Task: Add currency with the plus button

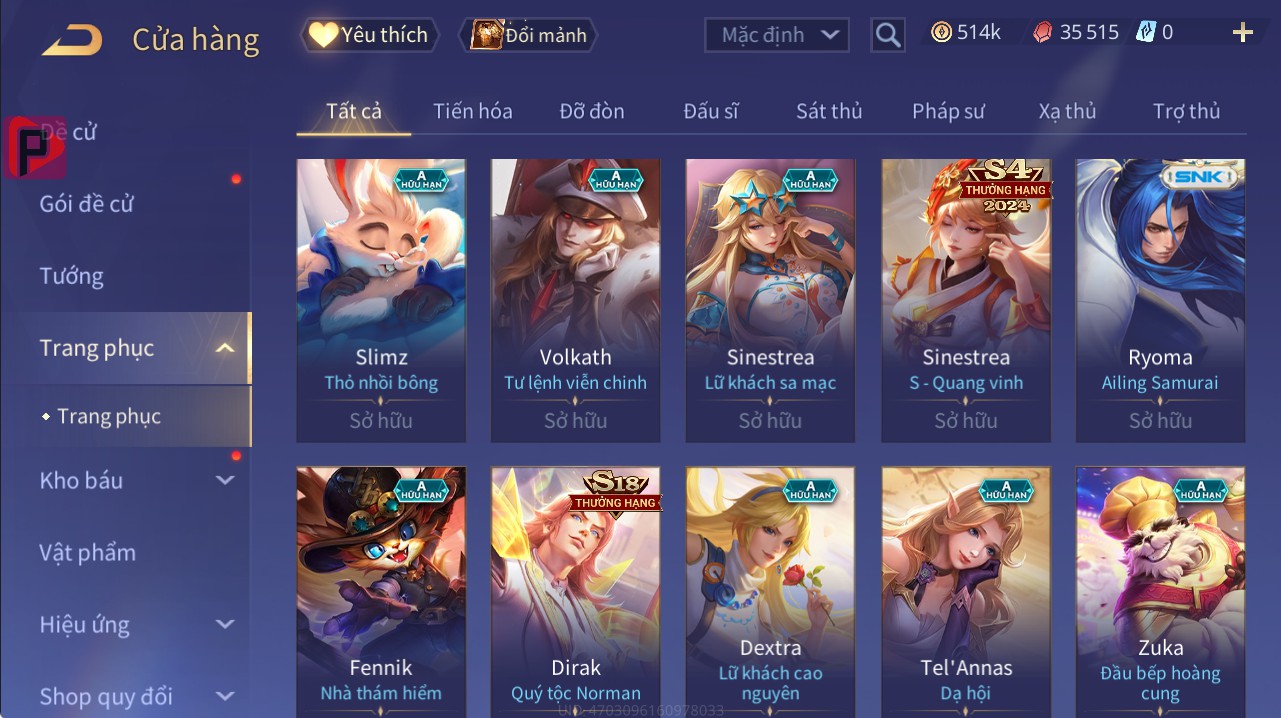Action: (1242, 33)
